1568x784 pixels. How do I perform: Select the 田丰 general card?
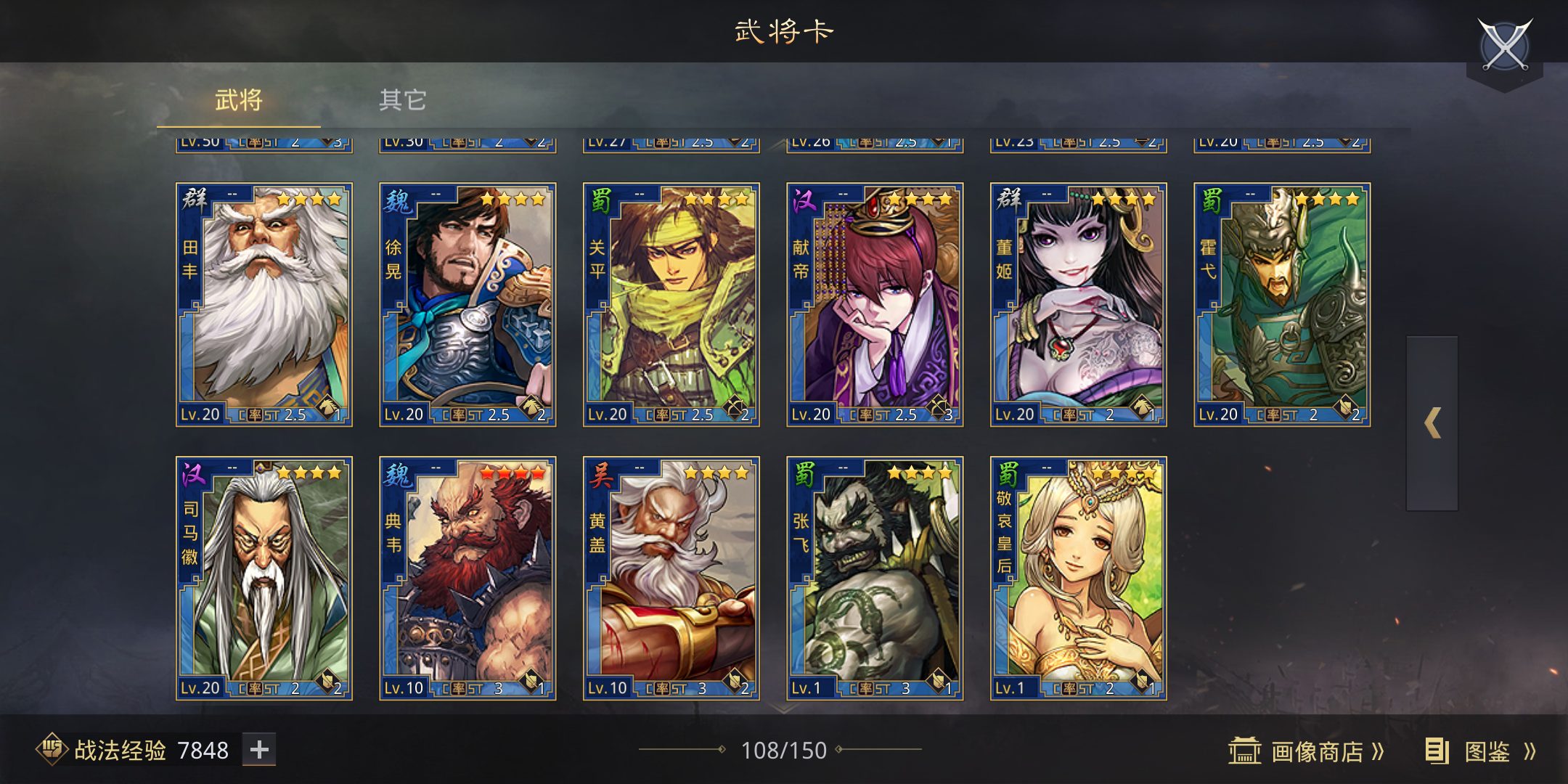coord(264,304)
